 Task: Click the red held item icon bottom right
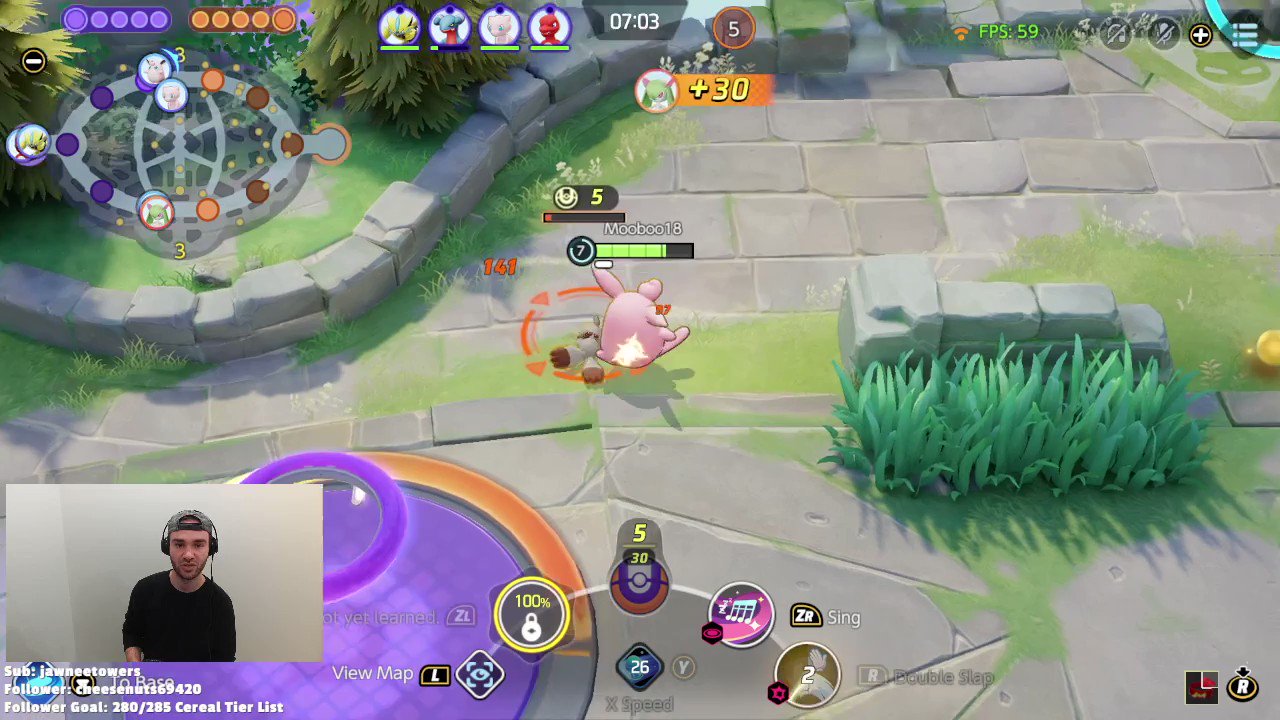click(1202, 687)
